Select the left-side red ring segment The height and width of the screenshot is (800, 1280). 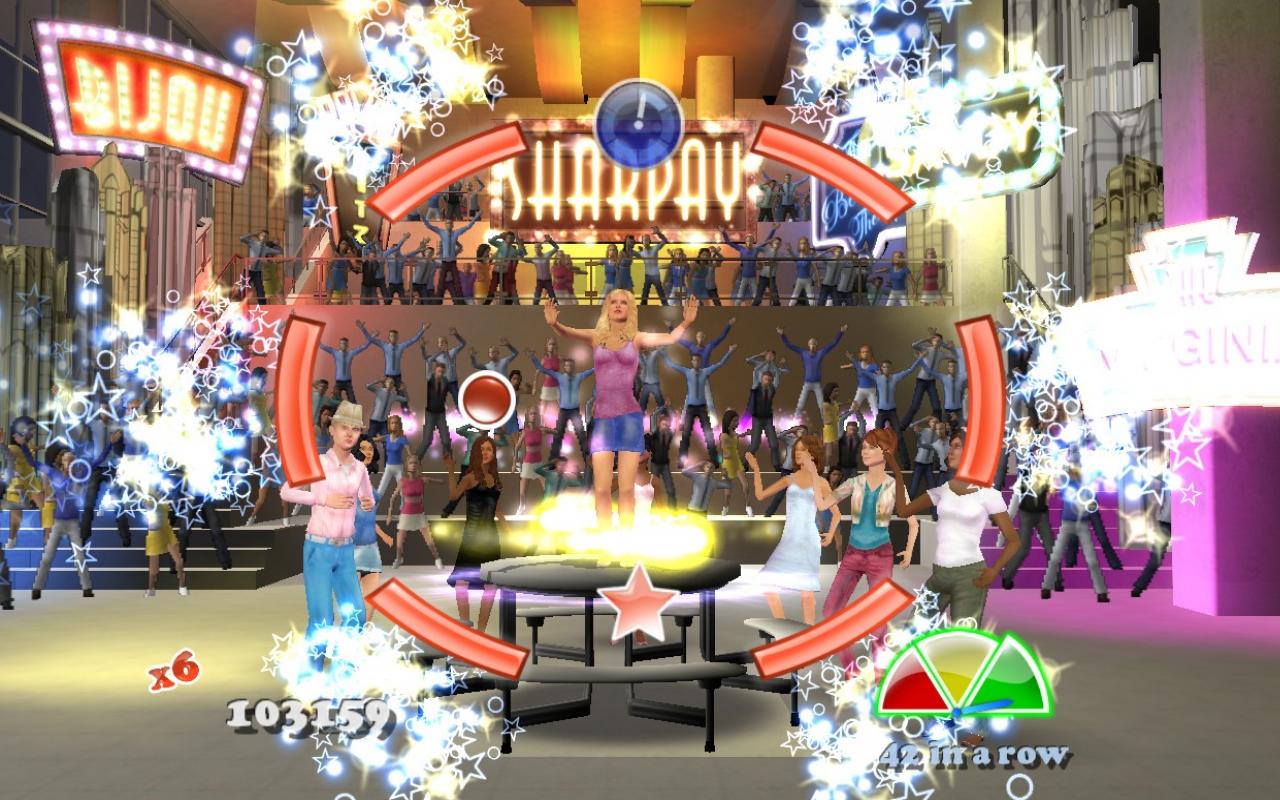tap(300, 400)
